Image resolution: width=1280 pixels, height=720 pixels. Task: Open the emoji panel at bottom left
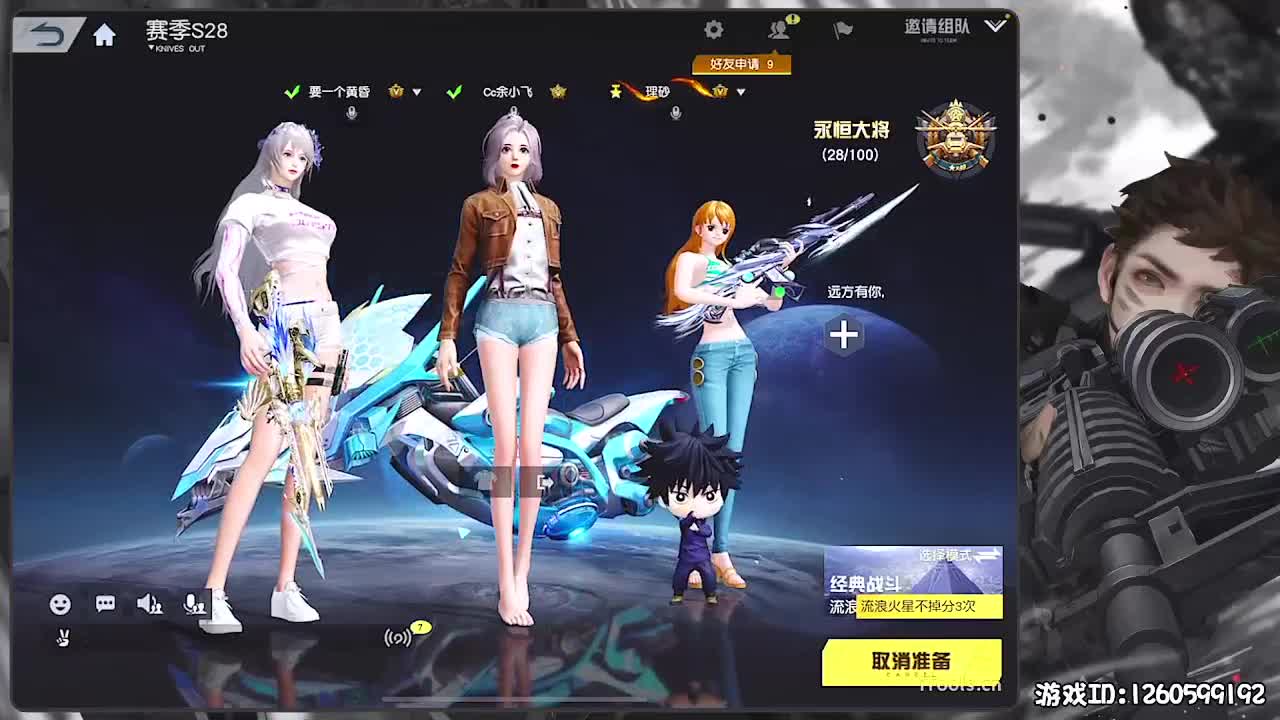point(58,604)
